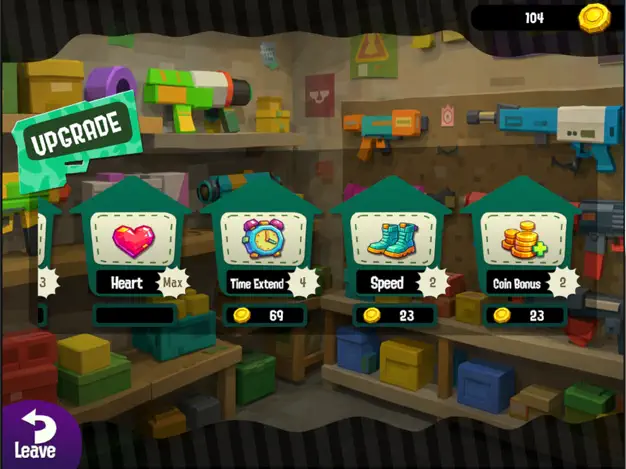Viewport: 626px width, 469px height.
Task: Choose the Time Extend alarm clock upgrade
Action: click(x=263, y=243)
